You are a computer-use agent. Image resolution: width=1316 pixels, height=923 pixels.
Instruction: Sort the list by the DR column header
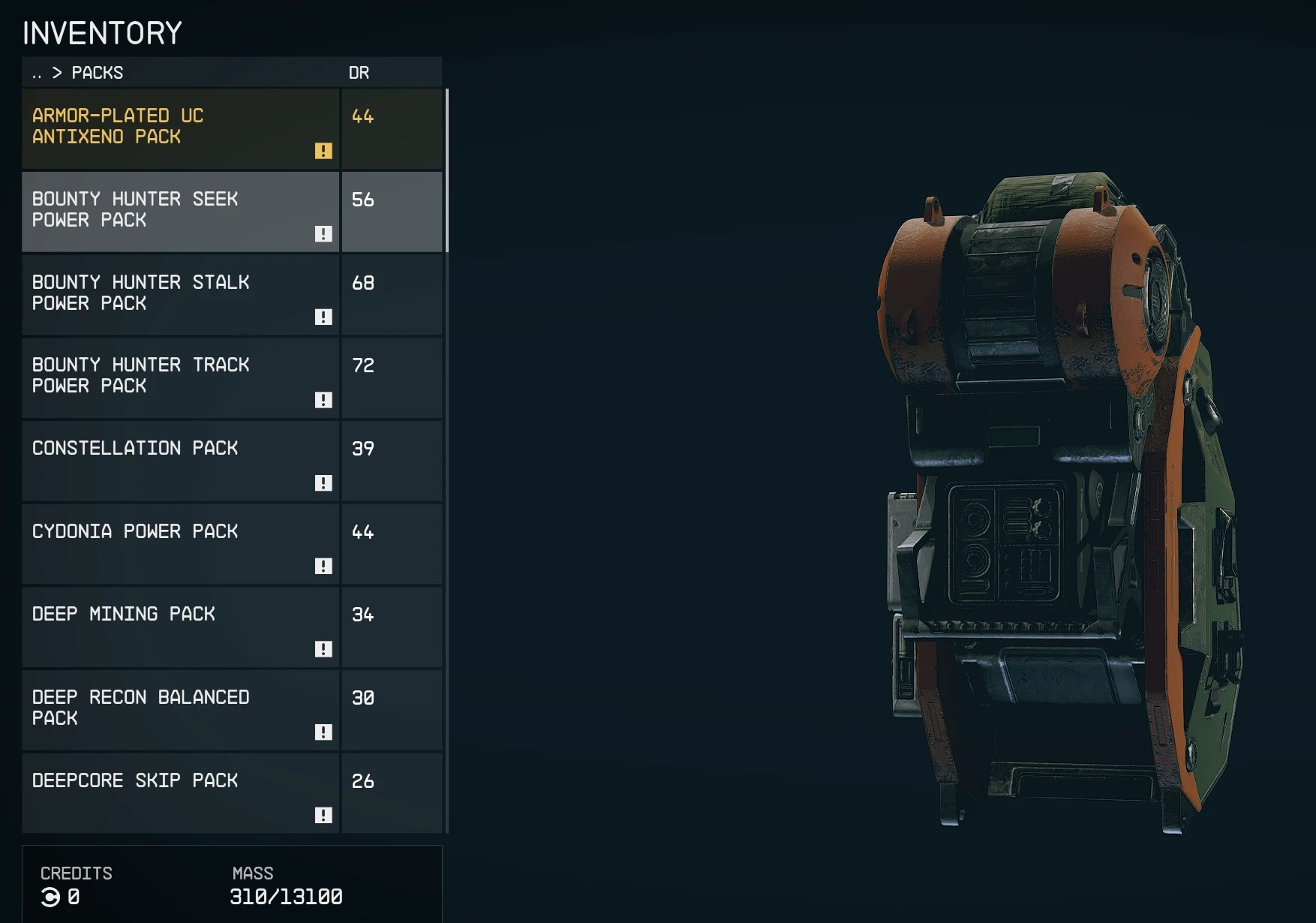coord(361,73)
